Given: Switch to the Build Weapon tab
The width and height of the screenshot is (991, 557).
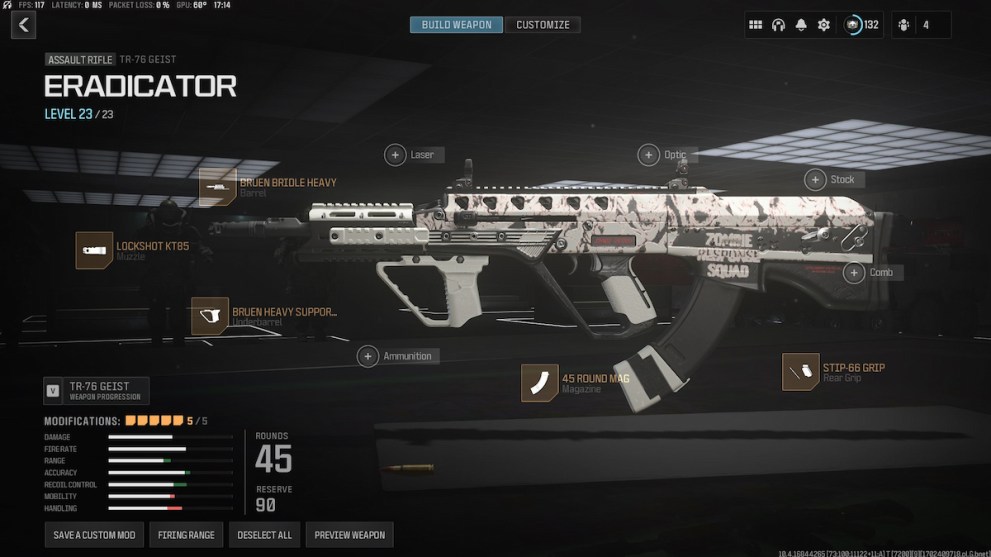Looking at the screenshot, I should (x=456, y=25).
